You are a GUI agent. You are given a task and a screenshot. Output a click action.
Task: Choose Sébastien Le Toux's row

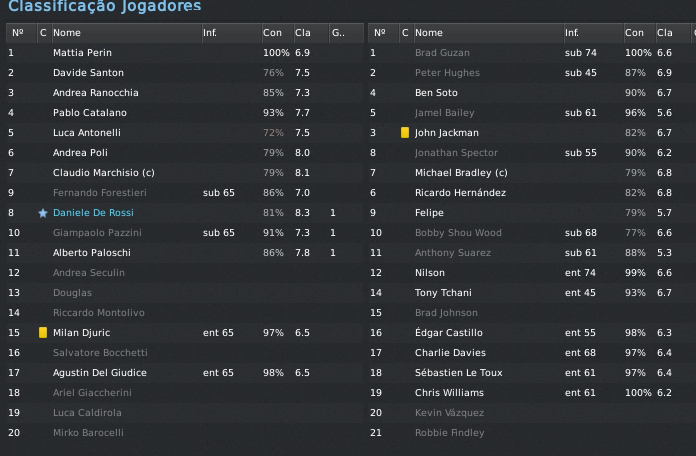click(458, 373)
